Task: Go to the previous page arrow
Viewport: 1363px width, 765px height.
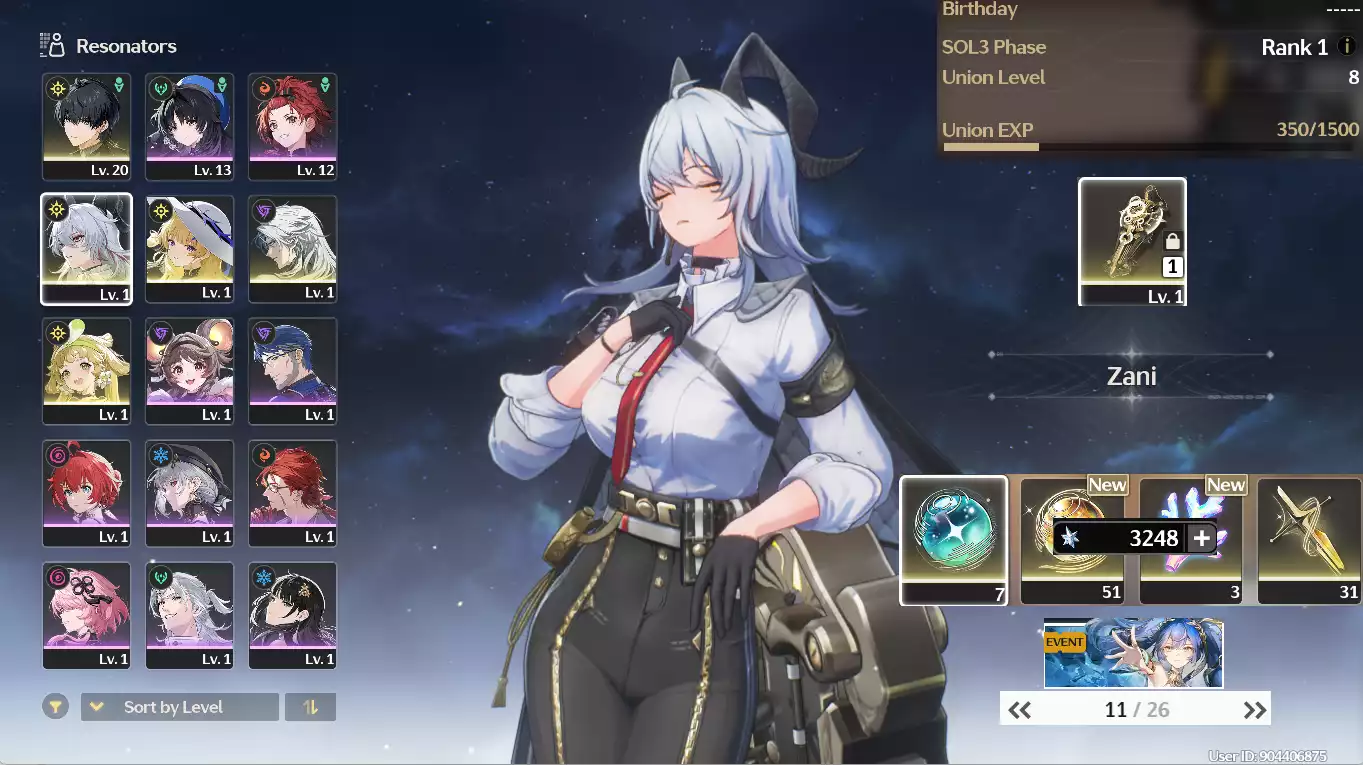Action: pos(1019,710)
